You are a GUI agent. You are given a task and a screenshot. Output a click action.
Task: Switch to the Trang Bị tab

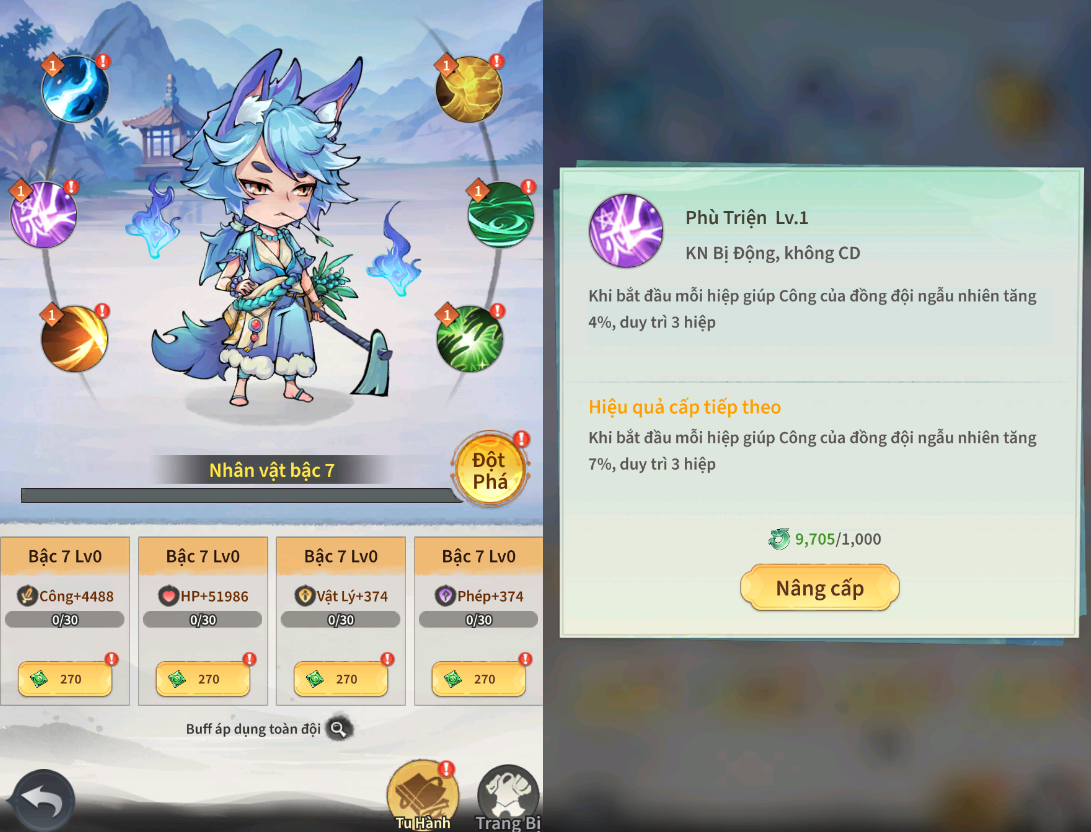click(508, 799)
